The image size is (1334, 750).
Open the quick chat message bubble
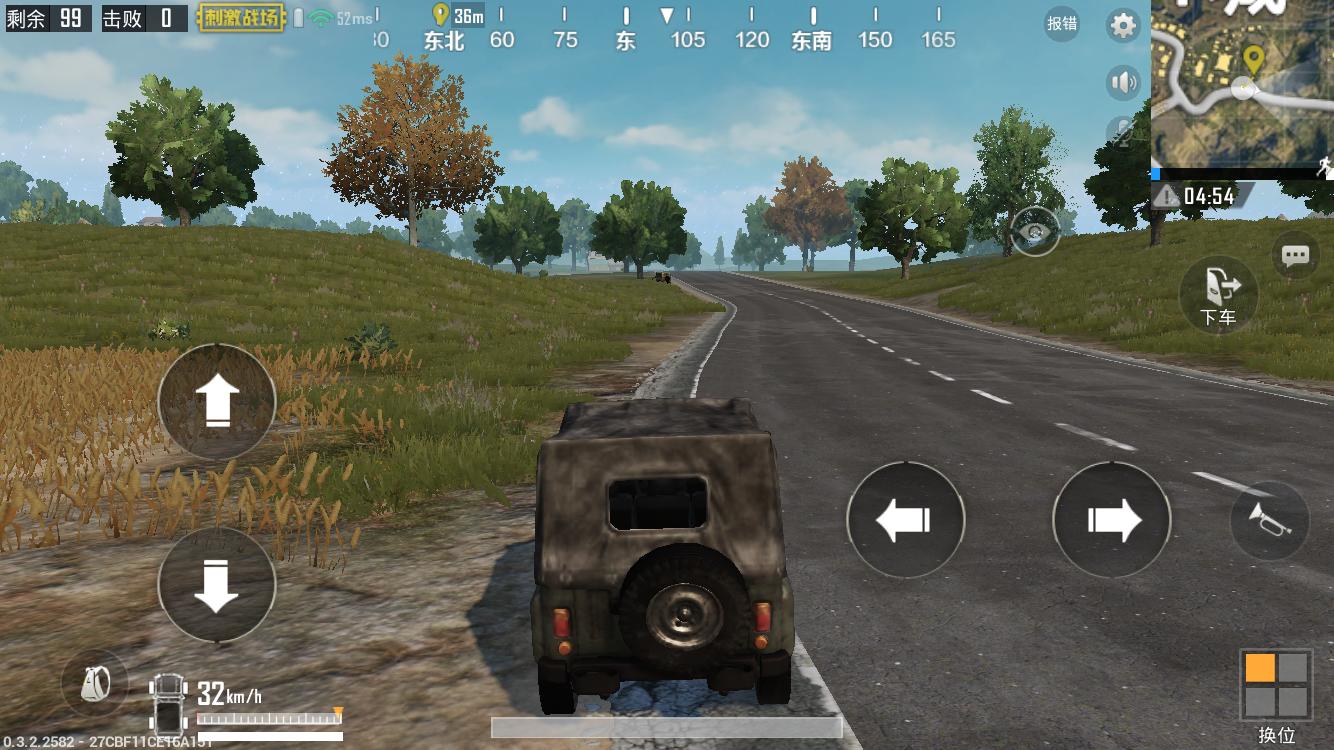click(x=1295, y=256)
